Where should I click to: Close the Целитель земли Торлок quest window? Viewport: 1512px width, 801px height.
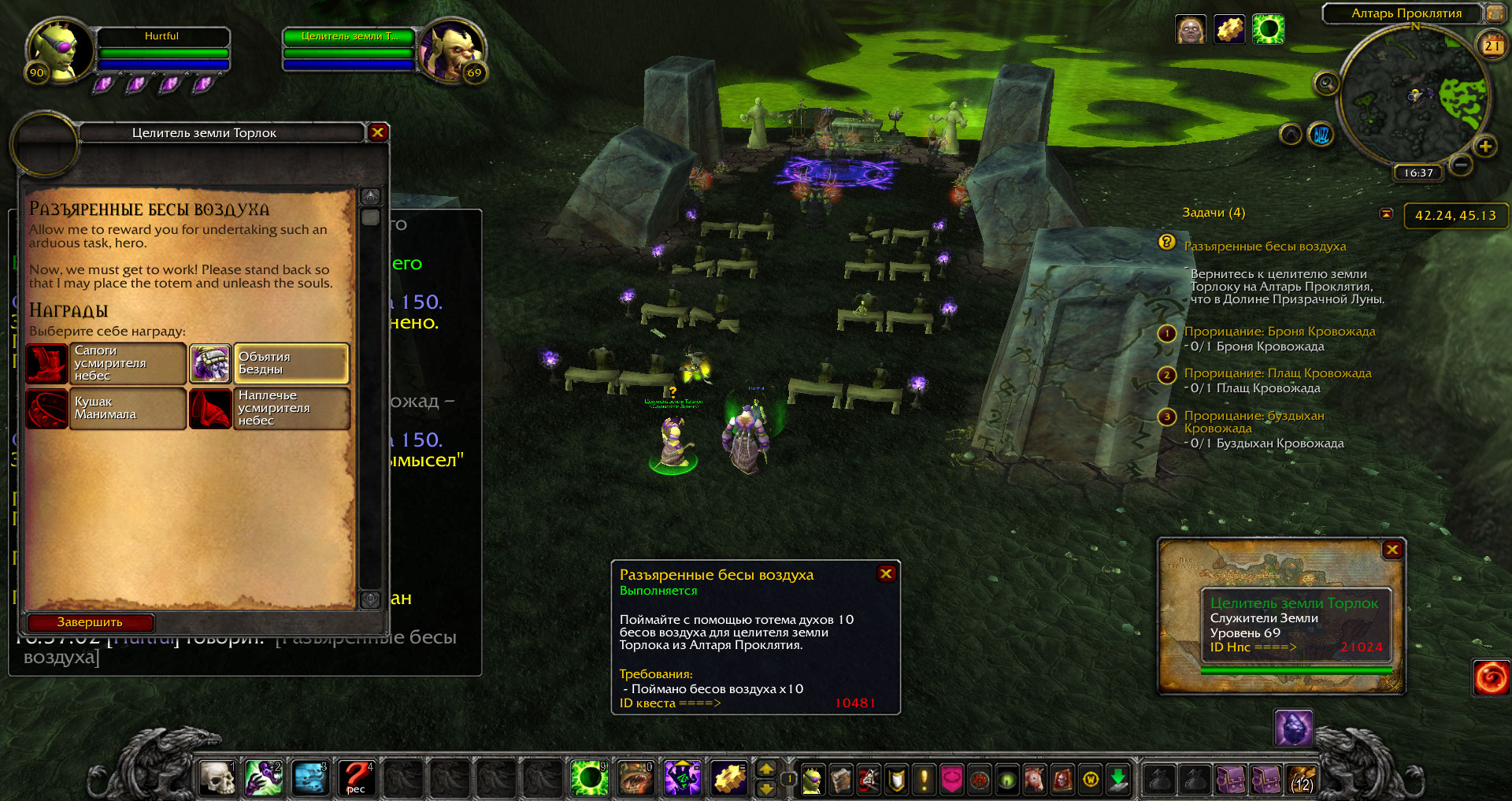(x=377, y=132)
